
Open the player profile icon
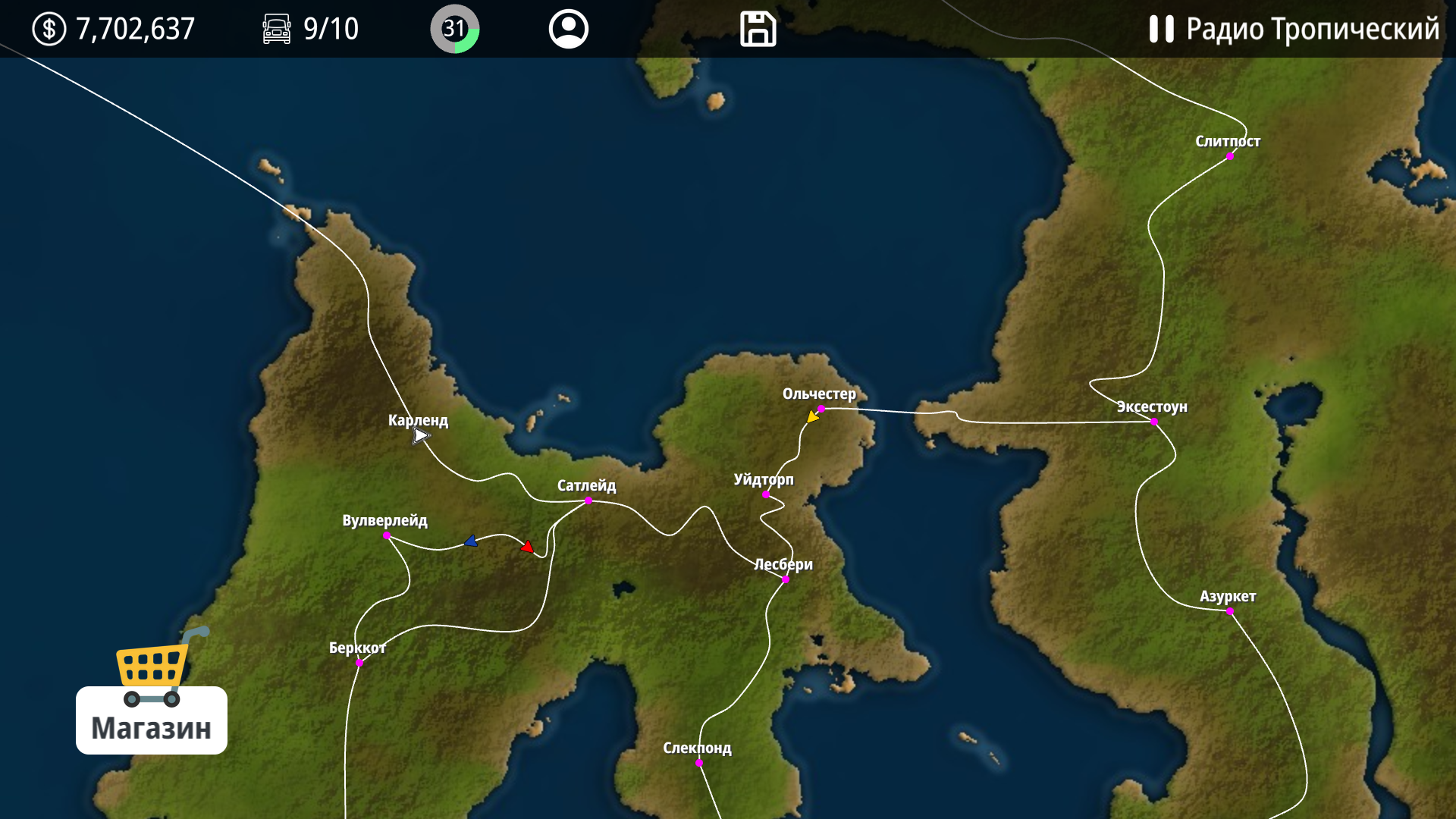point(568,30)
